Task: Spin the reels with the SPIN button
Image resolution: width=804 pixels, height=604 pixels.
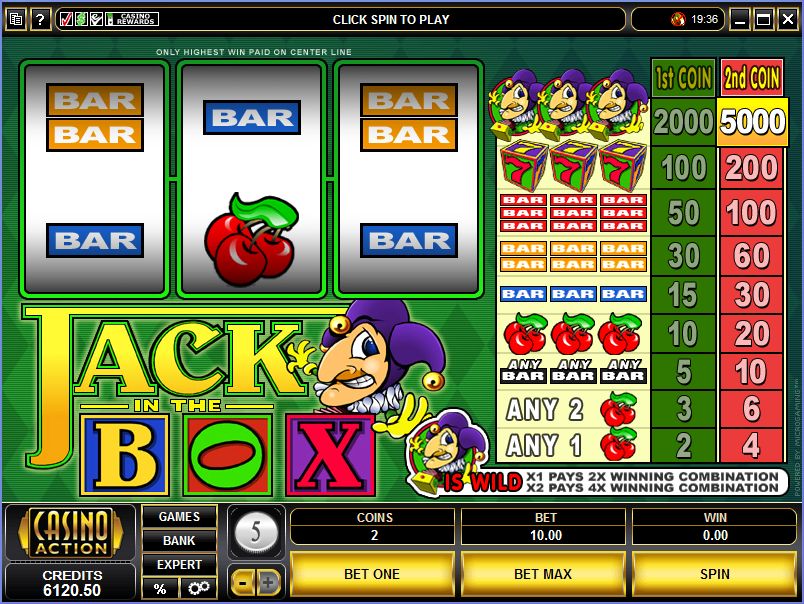Action: coord(714,574)
